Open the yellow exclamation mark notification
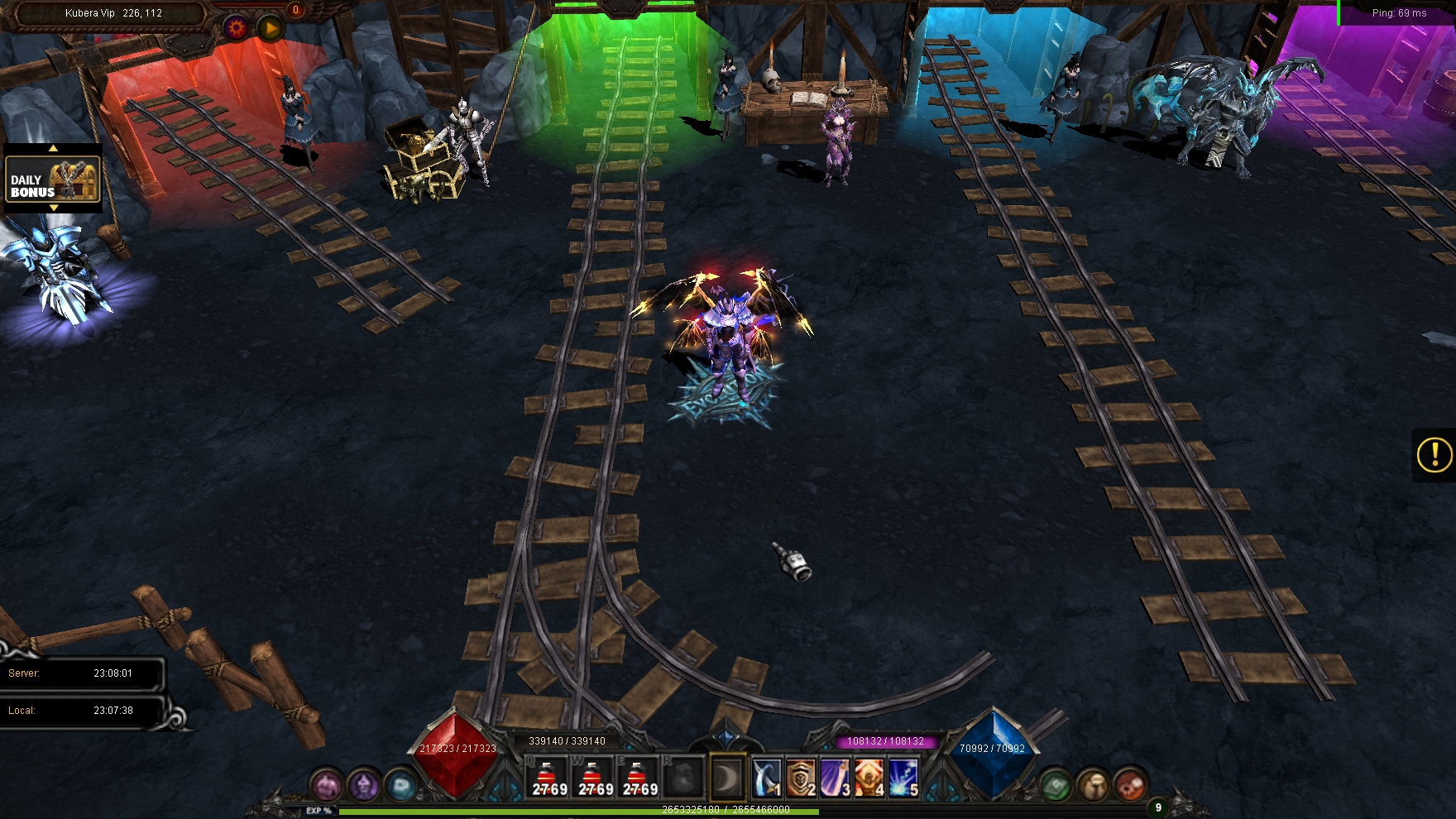Screen dimensions: 1456x819 1434,454
